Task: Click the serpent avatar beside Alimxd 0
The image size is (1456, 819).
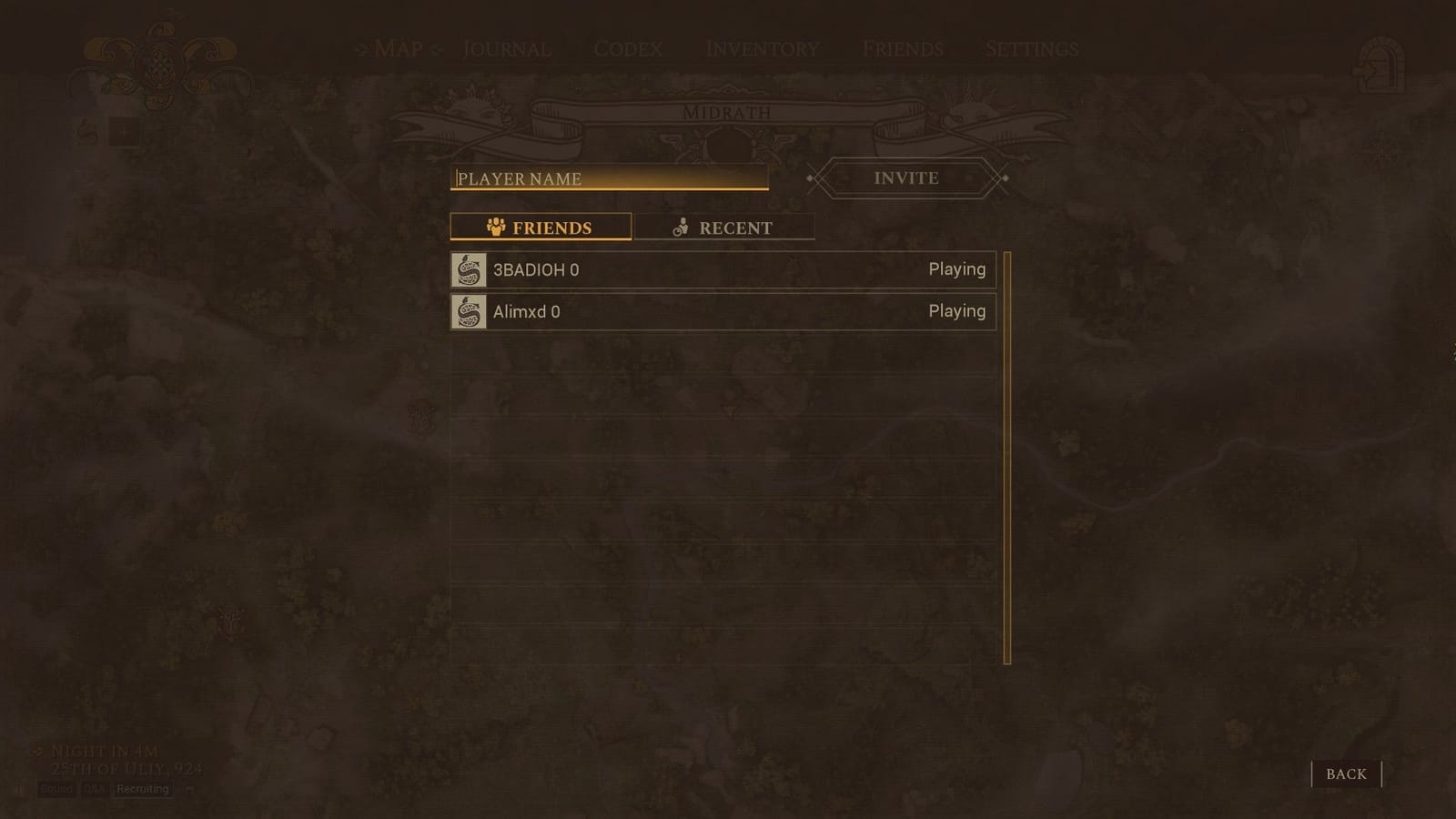Action: click(468, 311)
